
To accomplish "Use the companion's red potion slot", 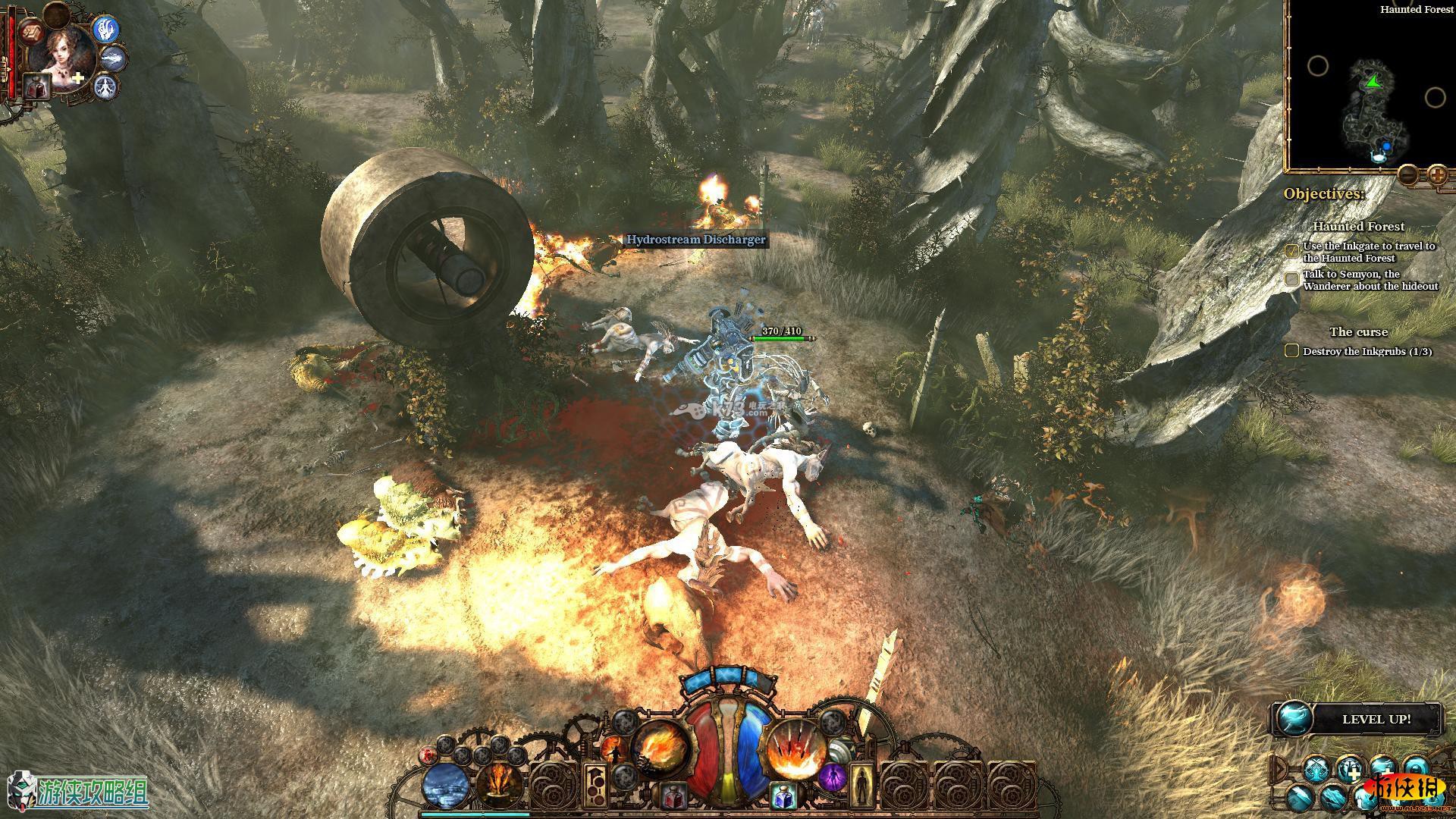I will pyautogui.click(x=36, y=86).
